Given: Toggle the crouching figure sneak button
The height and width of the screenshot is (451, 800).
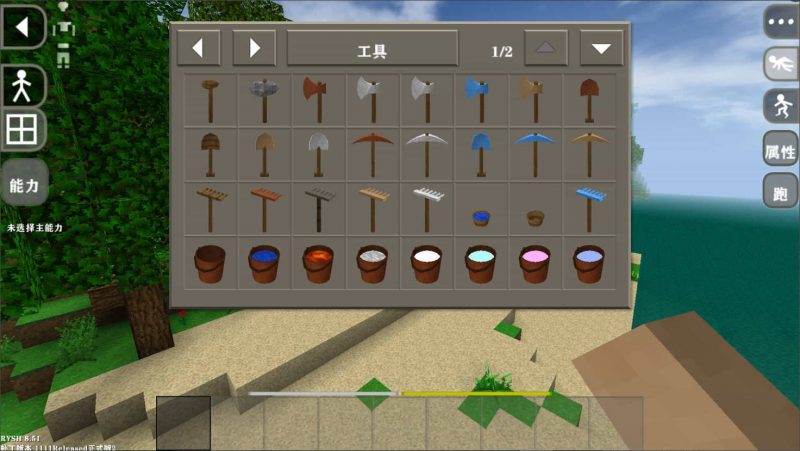Looking at the screenshot, I should tap(781, 106).
